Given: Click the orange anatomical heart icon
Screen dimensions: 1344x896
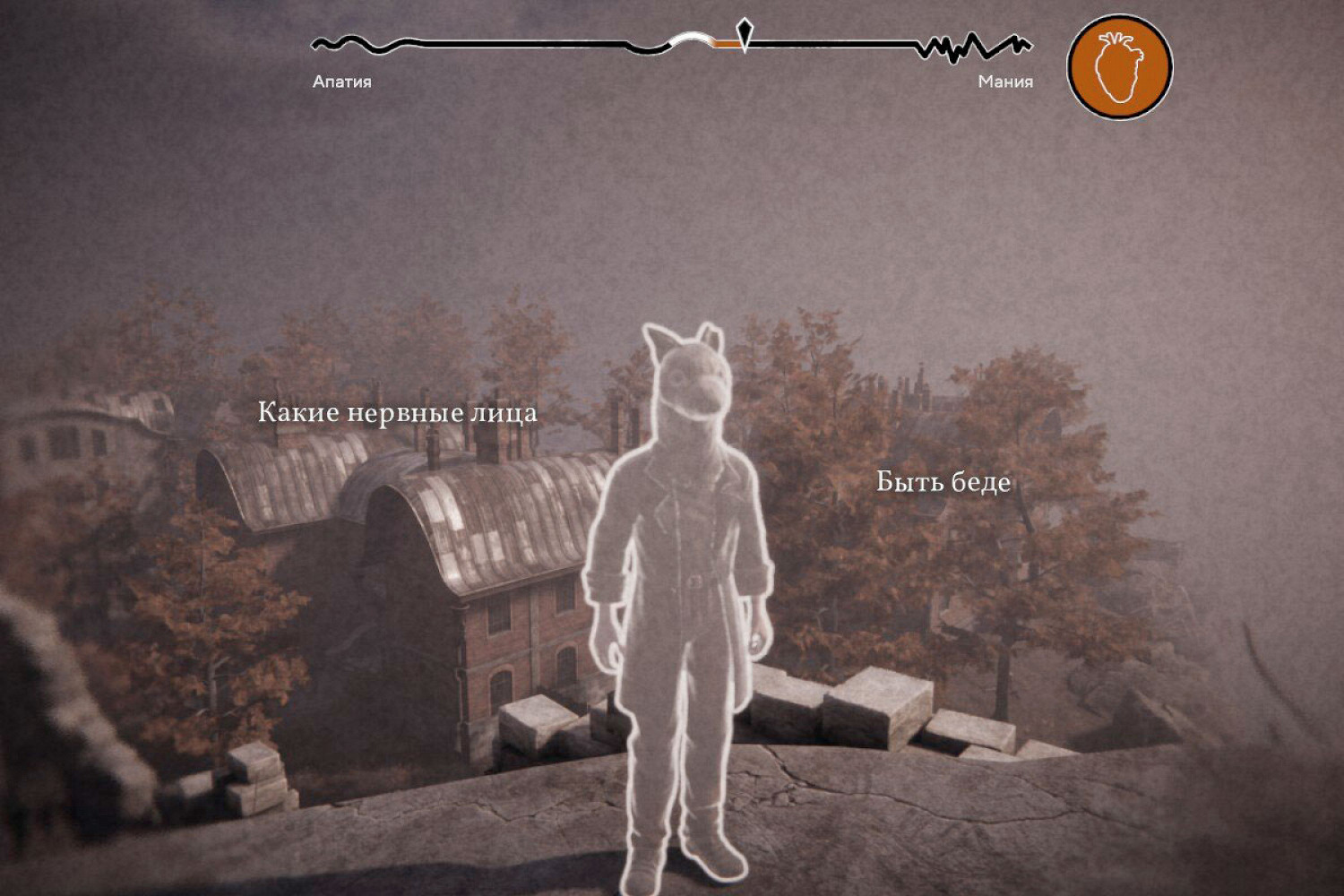Looking at the screenshot, I should coord(1119,67).
